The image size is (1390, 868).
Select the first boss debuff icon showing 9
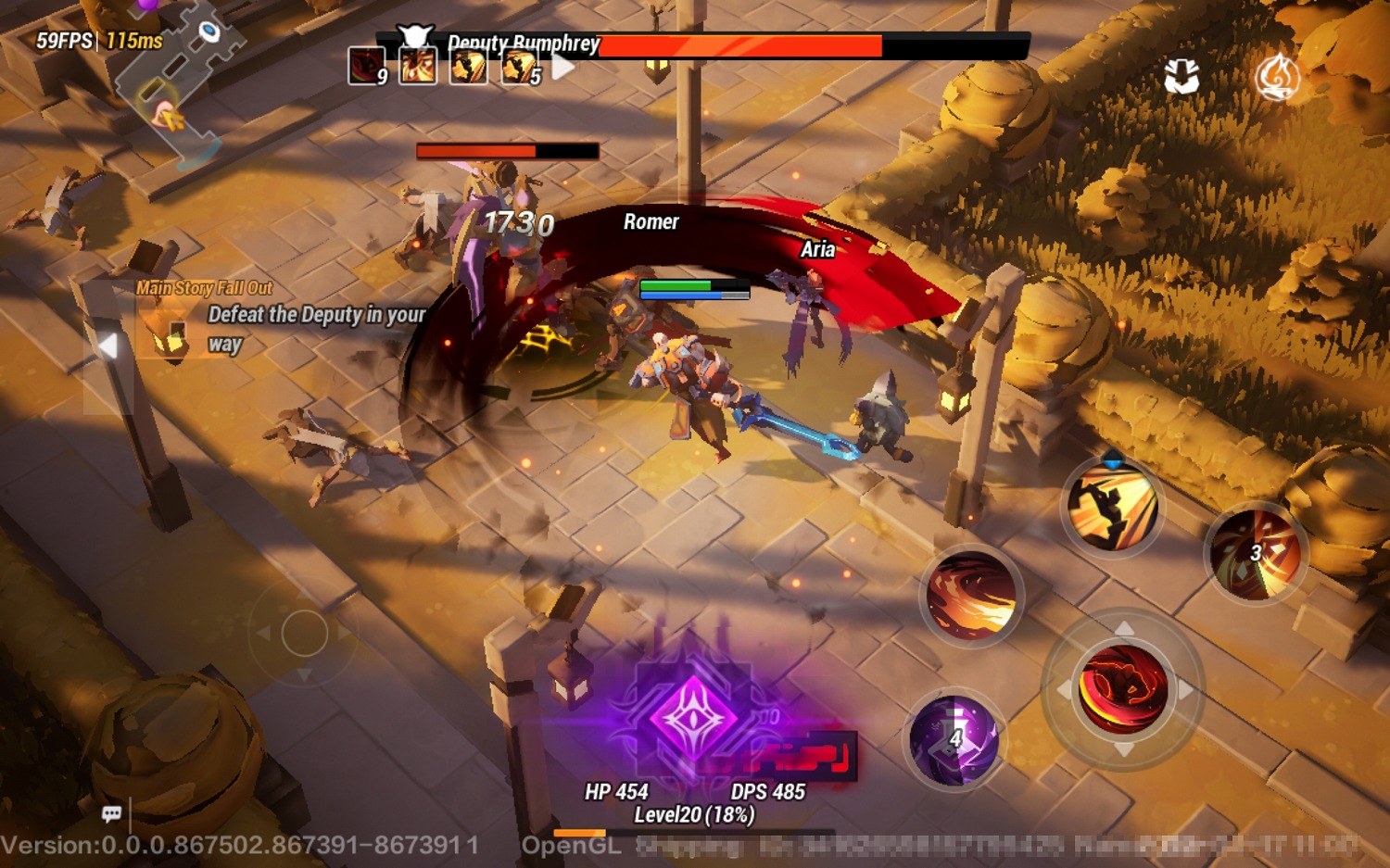pyautogui.click(x=367, y=66)
